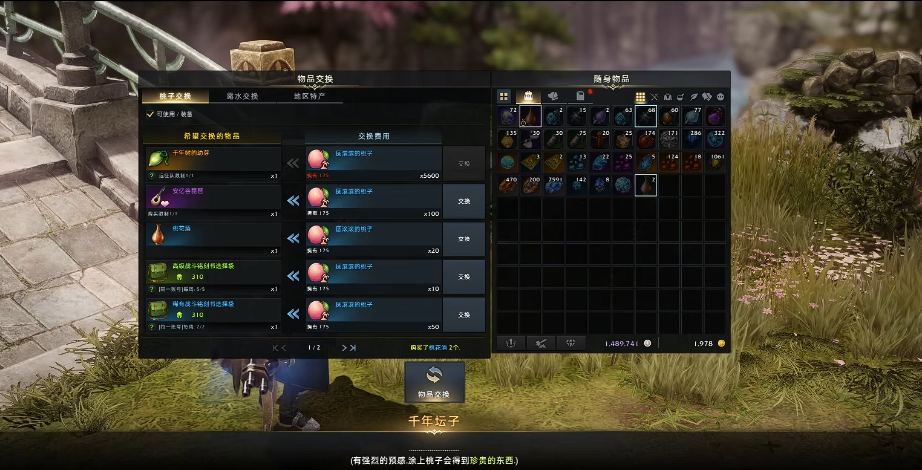Click the anchor button below the inventory
Image resolution: width=922 pixels, height=470 pixels.
click(x=510, y=343)
